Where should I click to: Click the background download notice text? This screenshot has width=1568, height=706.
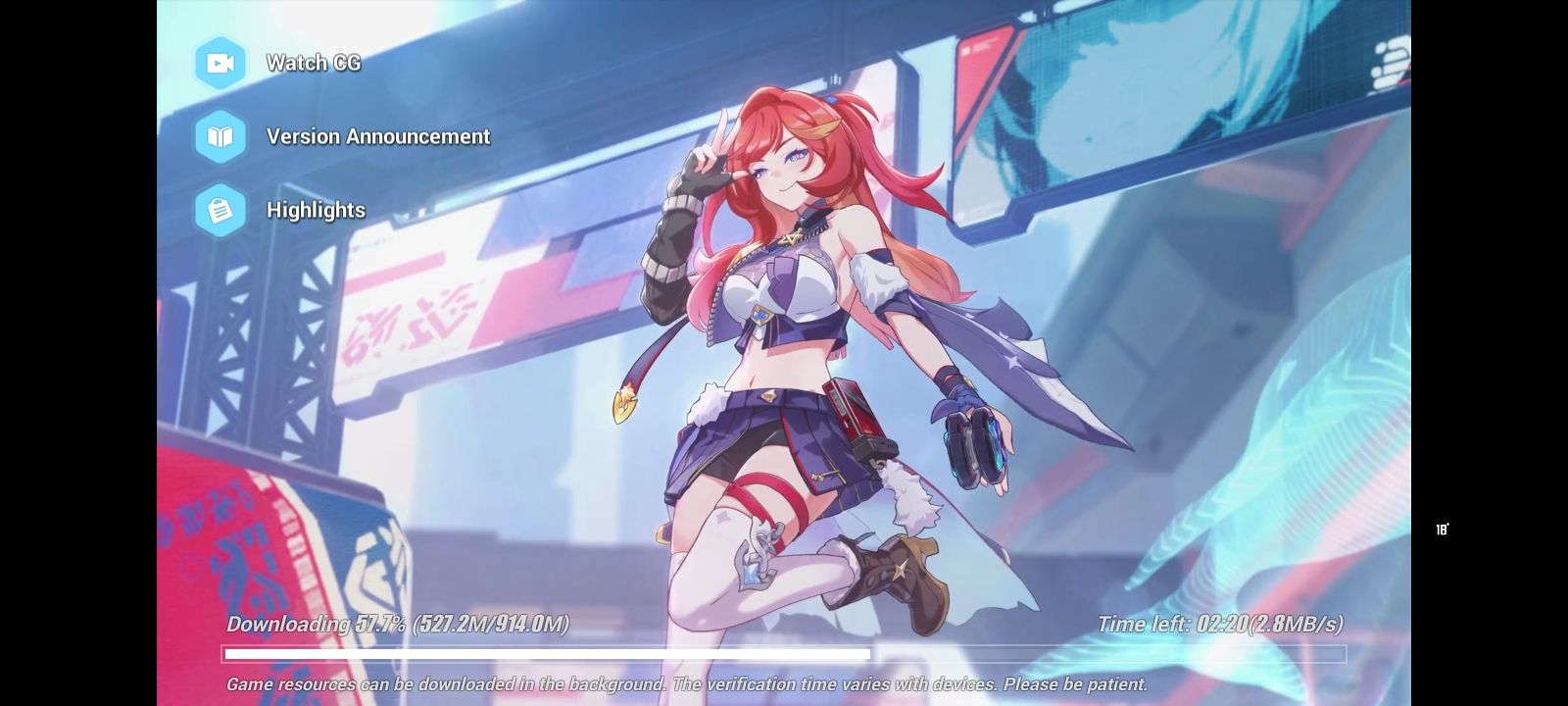(686, 684)
